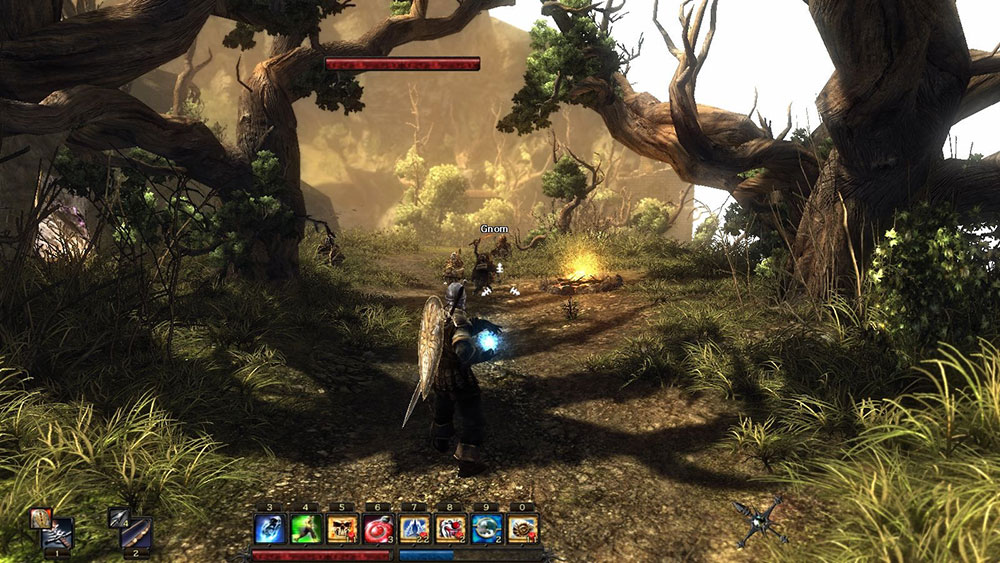Click the crossed-blades compass emblem

(x=759, y=522)
